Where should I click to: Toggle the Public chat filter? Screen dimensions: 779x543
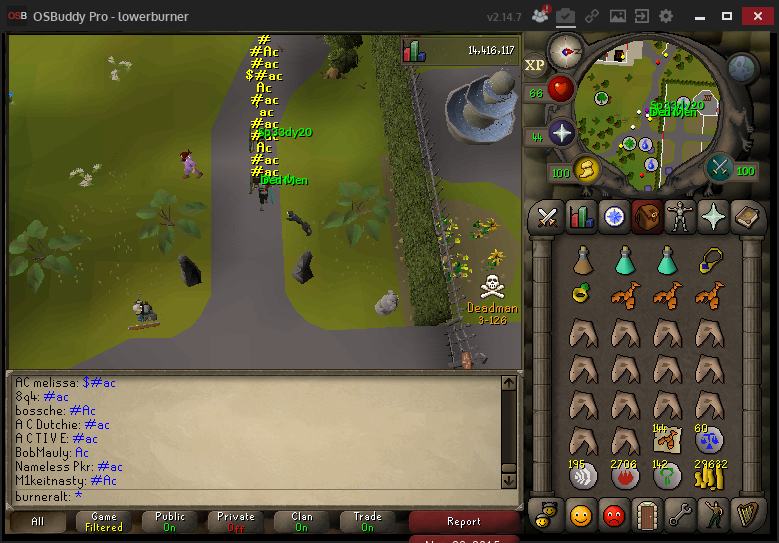coord(170,521)
